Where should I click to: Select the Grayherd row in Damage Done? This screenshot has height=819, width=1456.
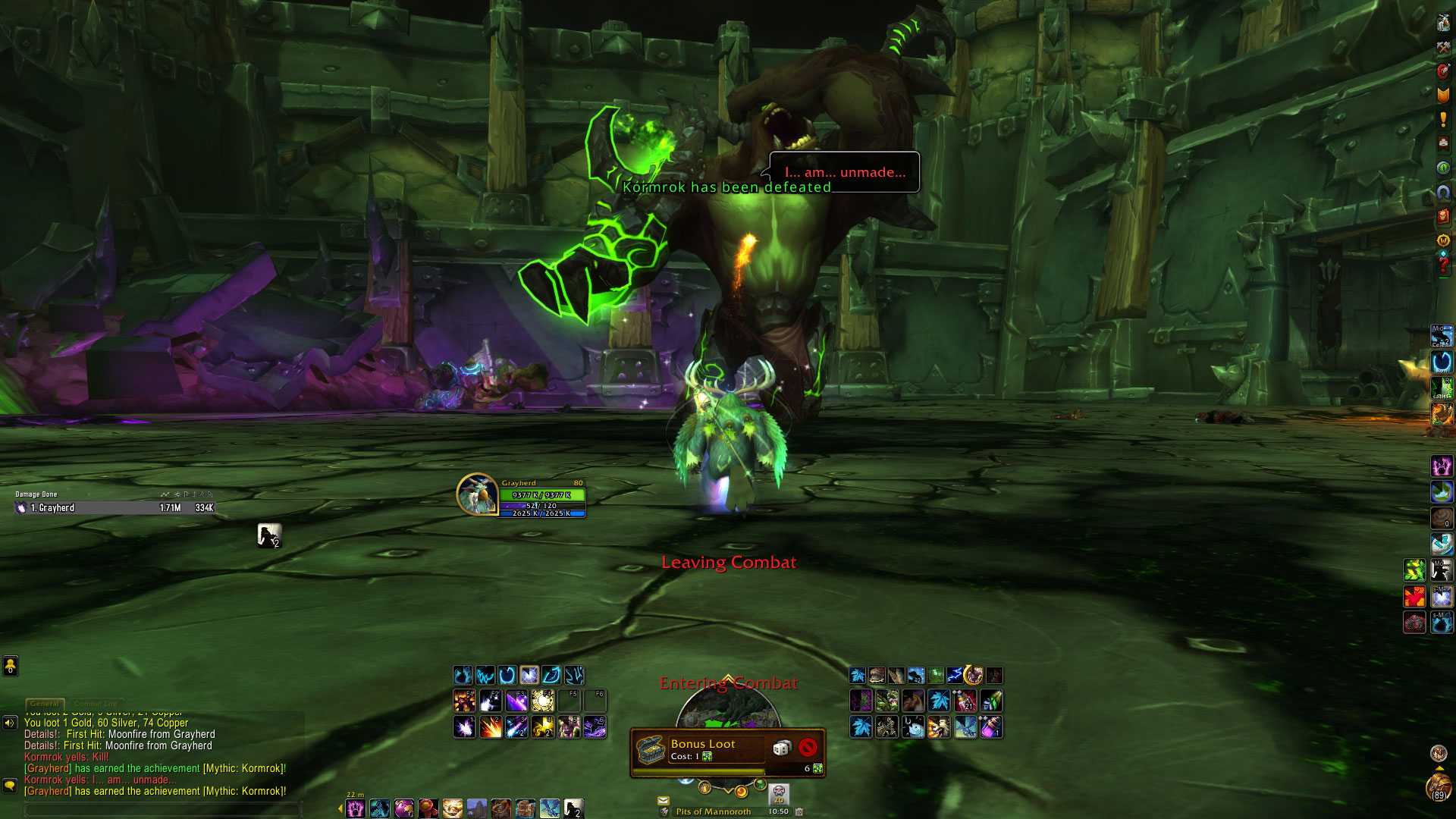coord(115,508)
